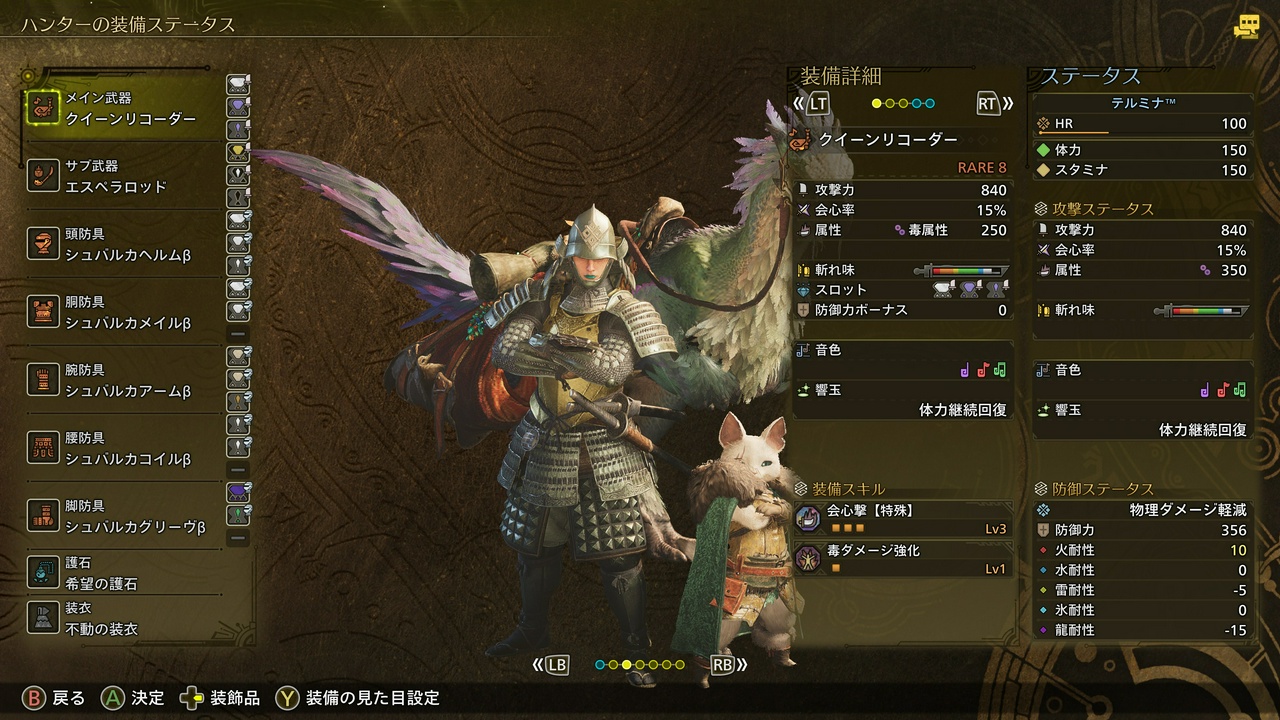The image size is (1280, 720).
Task: Choose the leg armor シュバルカグリーヴβ
Action: coord(122,516)
